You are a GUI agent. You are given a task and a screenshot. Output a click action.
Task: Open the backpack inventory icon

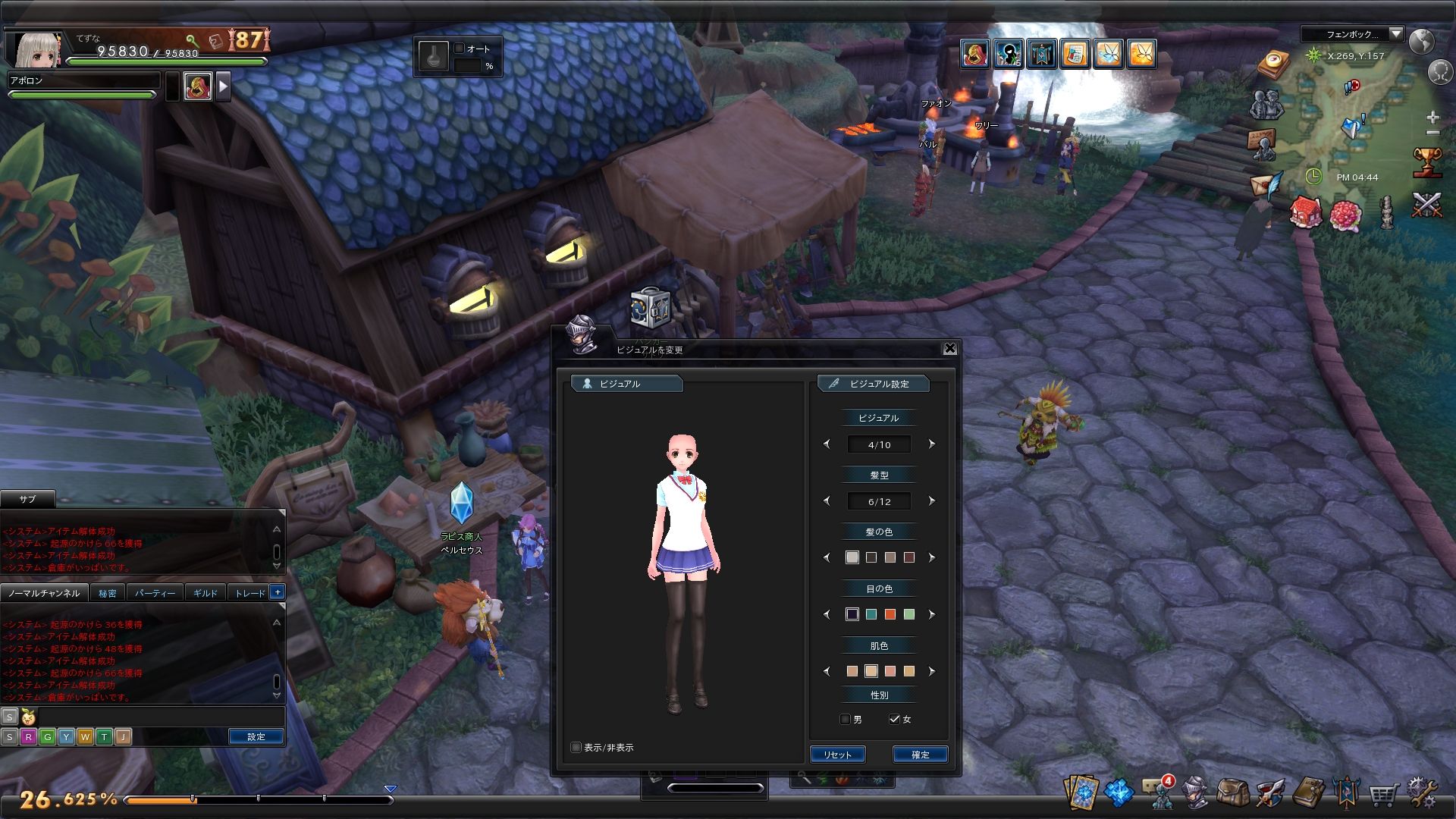(x=1232, y=793)
